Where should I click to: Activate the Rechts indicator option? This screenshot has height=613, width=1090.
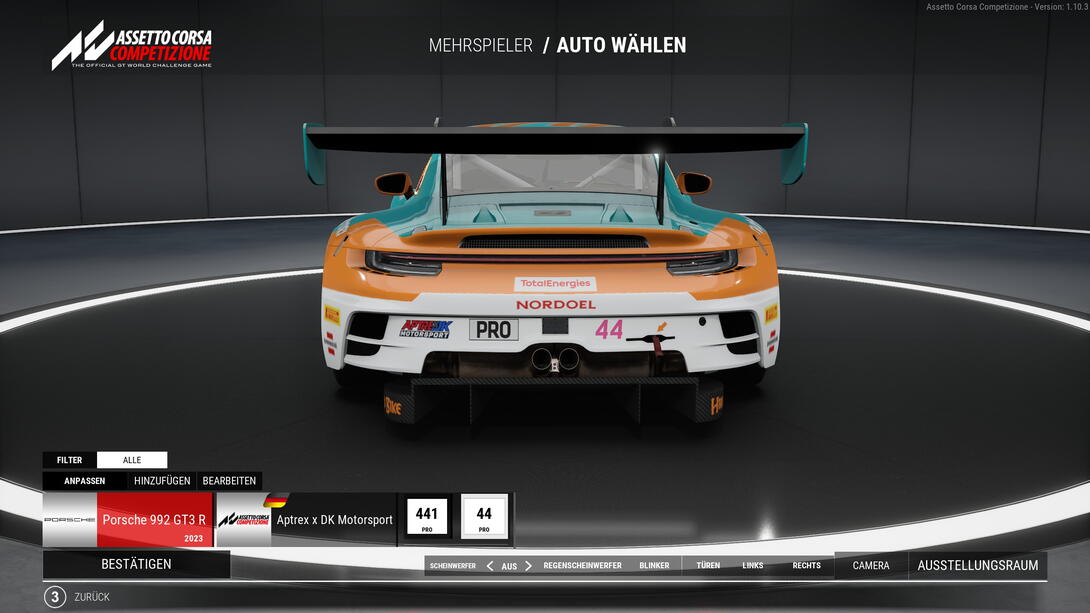(x=806, y=566)
